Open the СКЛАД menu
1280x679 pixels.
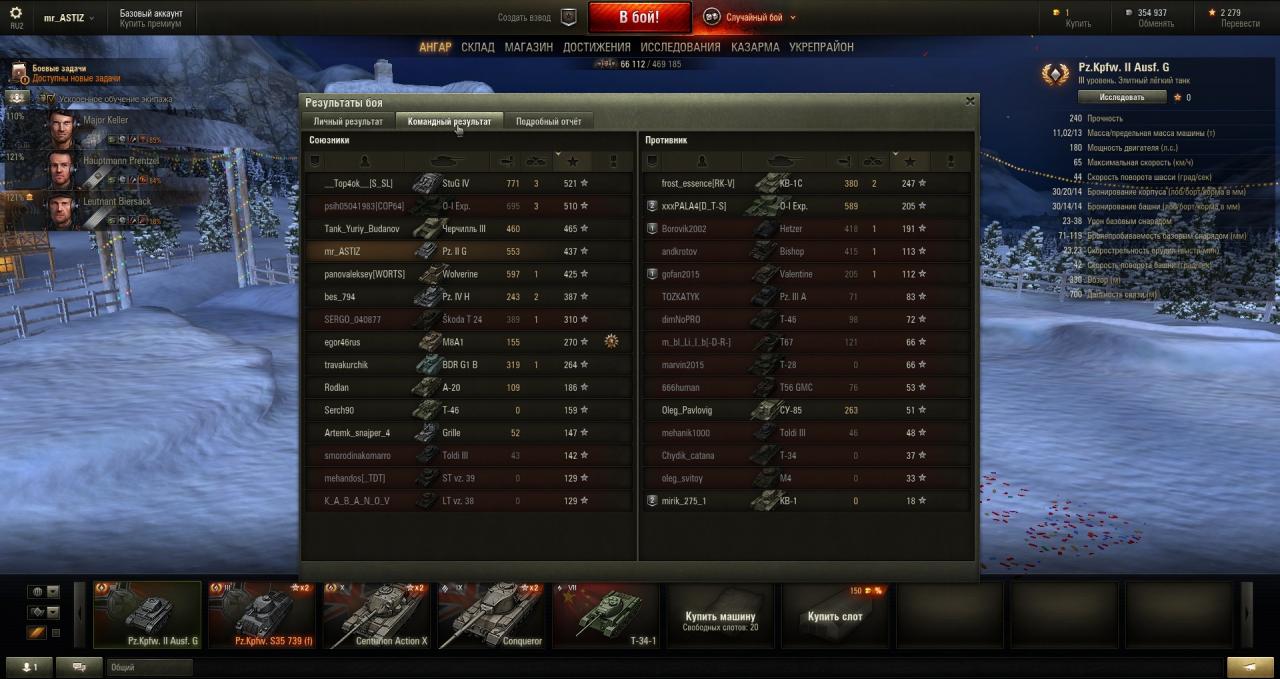point(477,47)
